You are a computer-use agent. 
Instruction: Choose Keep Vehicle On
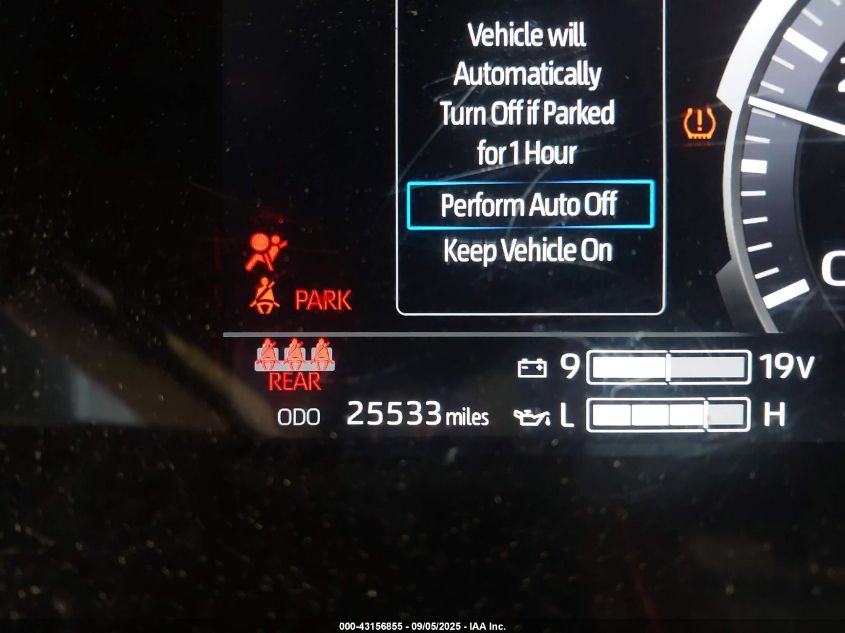[527, 250]
